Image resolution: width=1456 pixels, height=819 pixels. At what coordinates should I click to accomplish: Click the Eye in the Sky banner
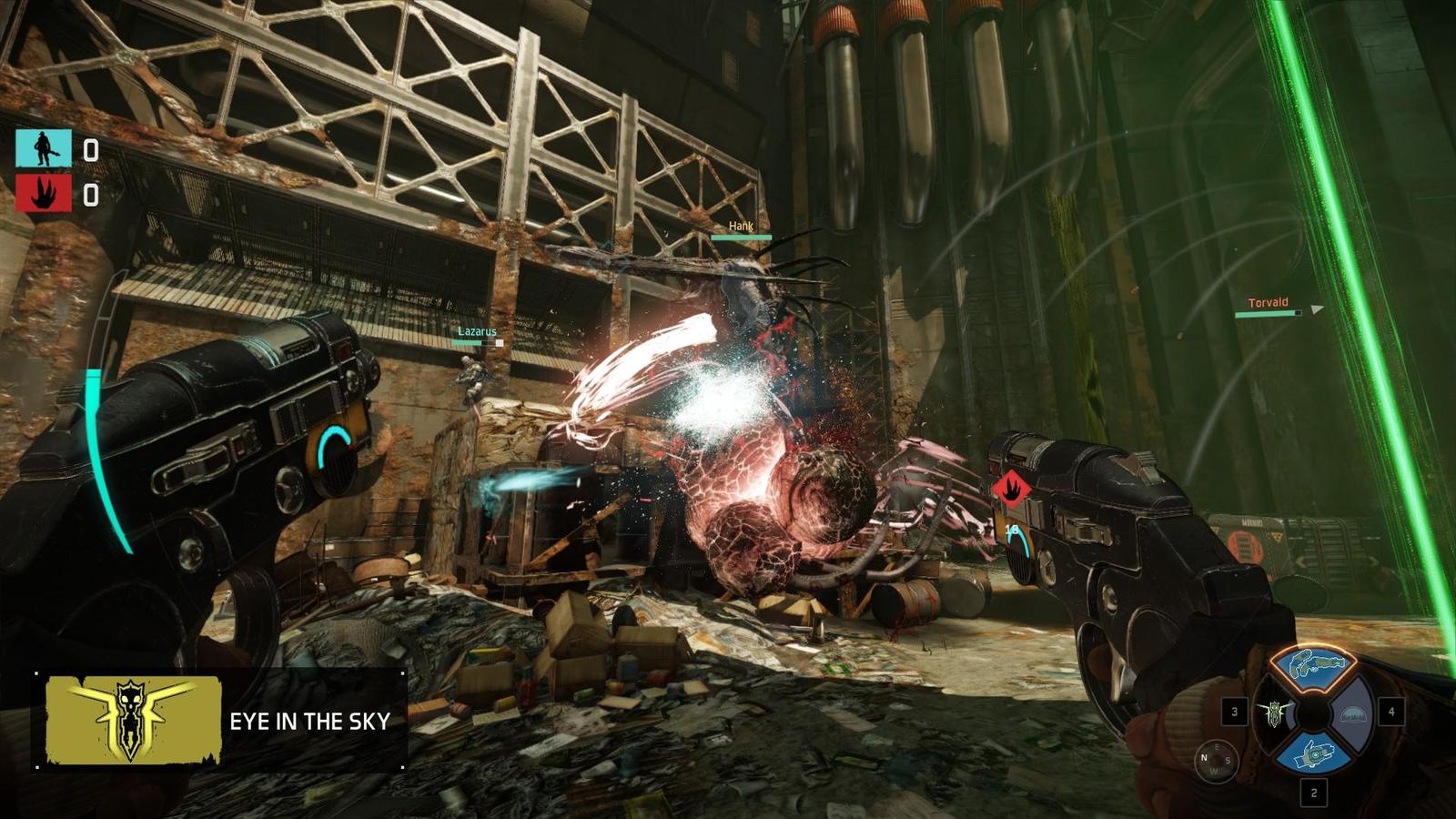coord(220,721)
